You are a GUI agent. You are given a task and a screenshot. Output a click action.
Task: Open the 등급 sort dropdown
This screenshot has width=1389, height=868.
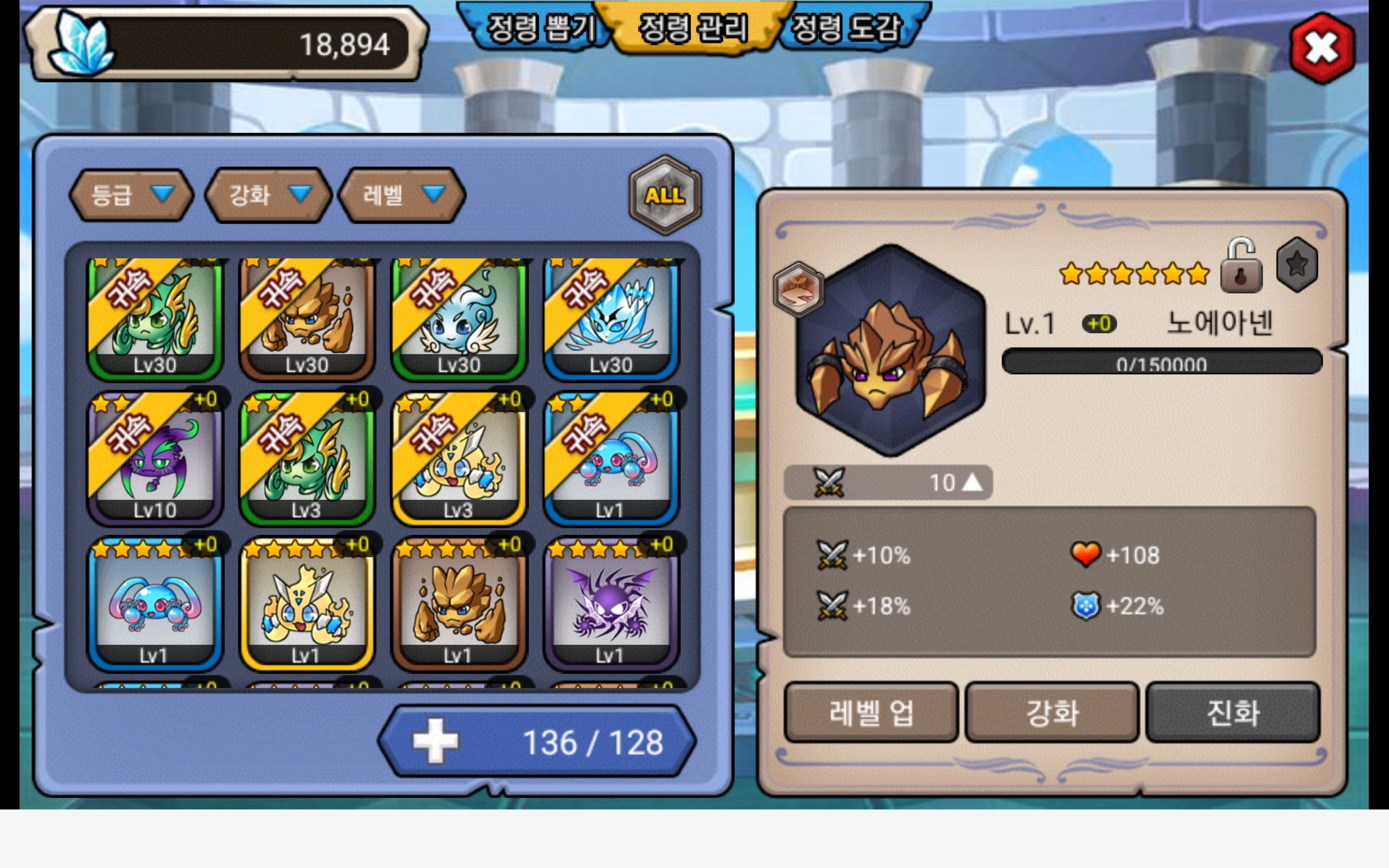[131, 195]
